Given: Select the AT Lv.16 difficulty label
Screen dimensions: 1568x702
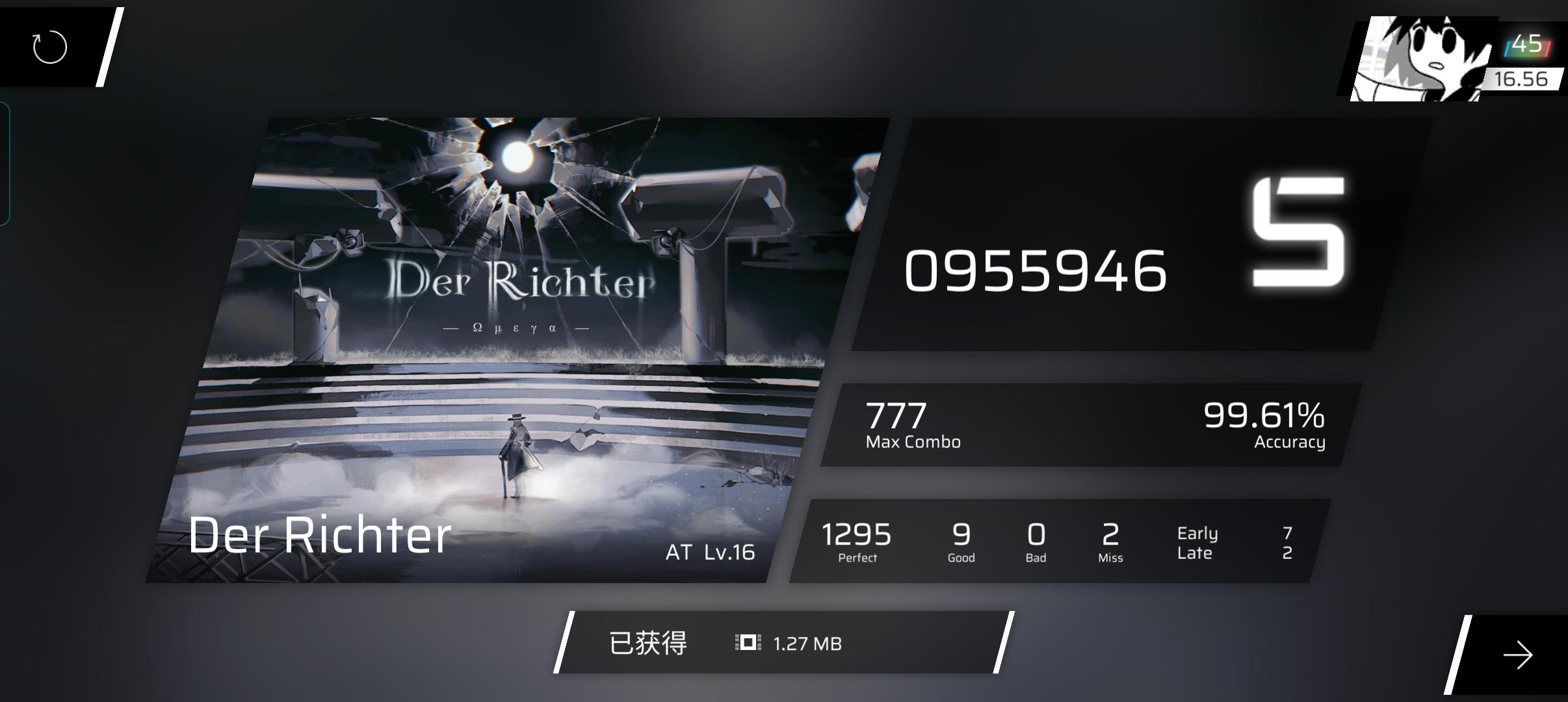Looking at the screenshot, I should (709, 553).
